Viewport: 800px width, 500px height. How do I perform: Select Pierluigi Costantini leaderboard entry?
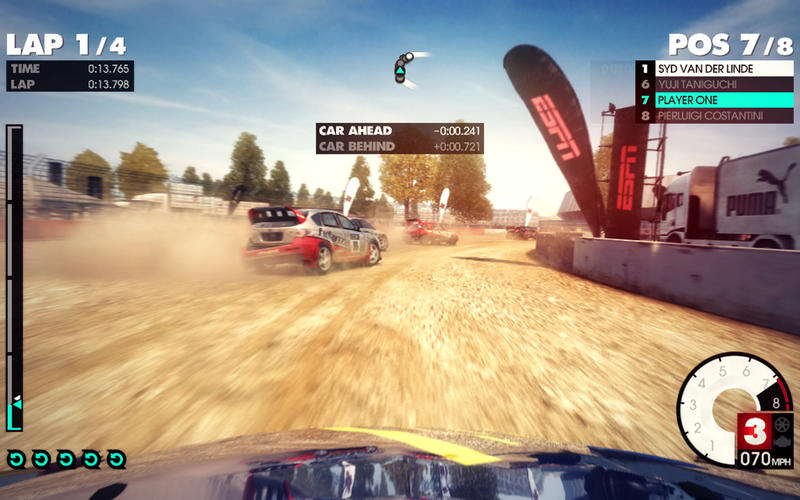coord(716,116)
